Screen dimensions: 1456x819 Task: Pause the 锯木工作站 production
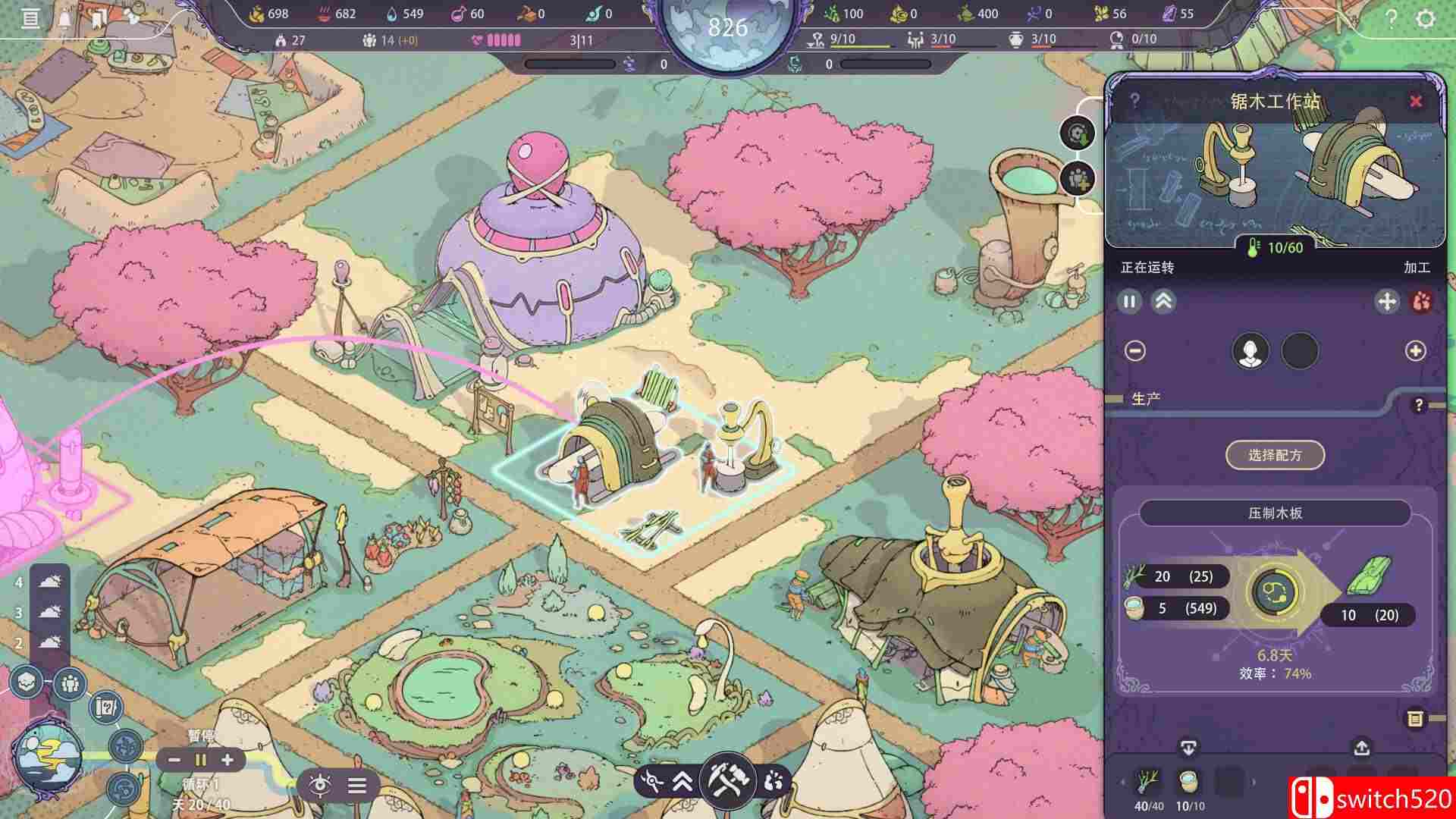click(x=1129, y=301)
